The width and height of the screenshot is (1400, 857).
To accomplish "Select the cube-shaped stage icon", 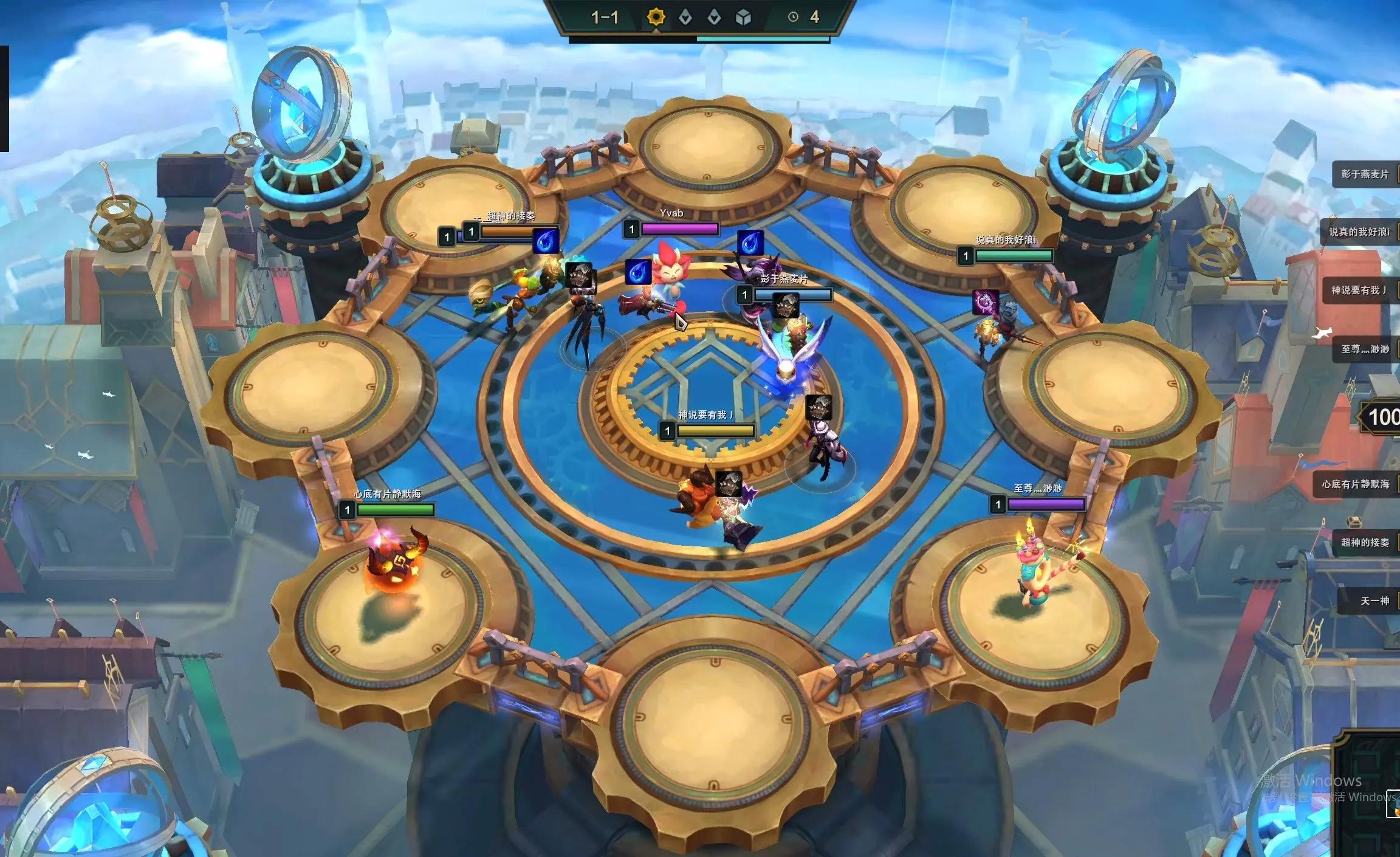I will coord(743,18).
